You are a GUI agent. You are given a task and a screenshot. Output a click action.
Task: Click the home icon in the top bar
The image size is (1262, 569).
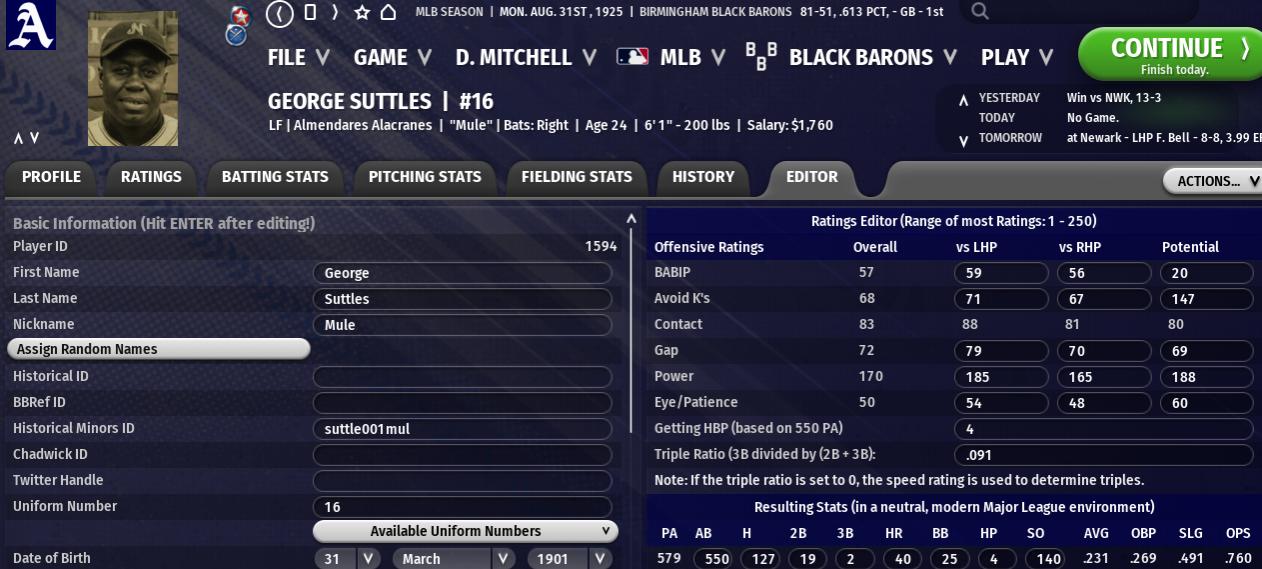pyautogui.click(x=388, y=12)
